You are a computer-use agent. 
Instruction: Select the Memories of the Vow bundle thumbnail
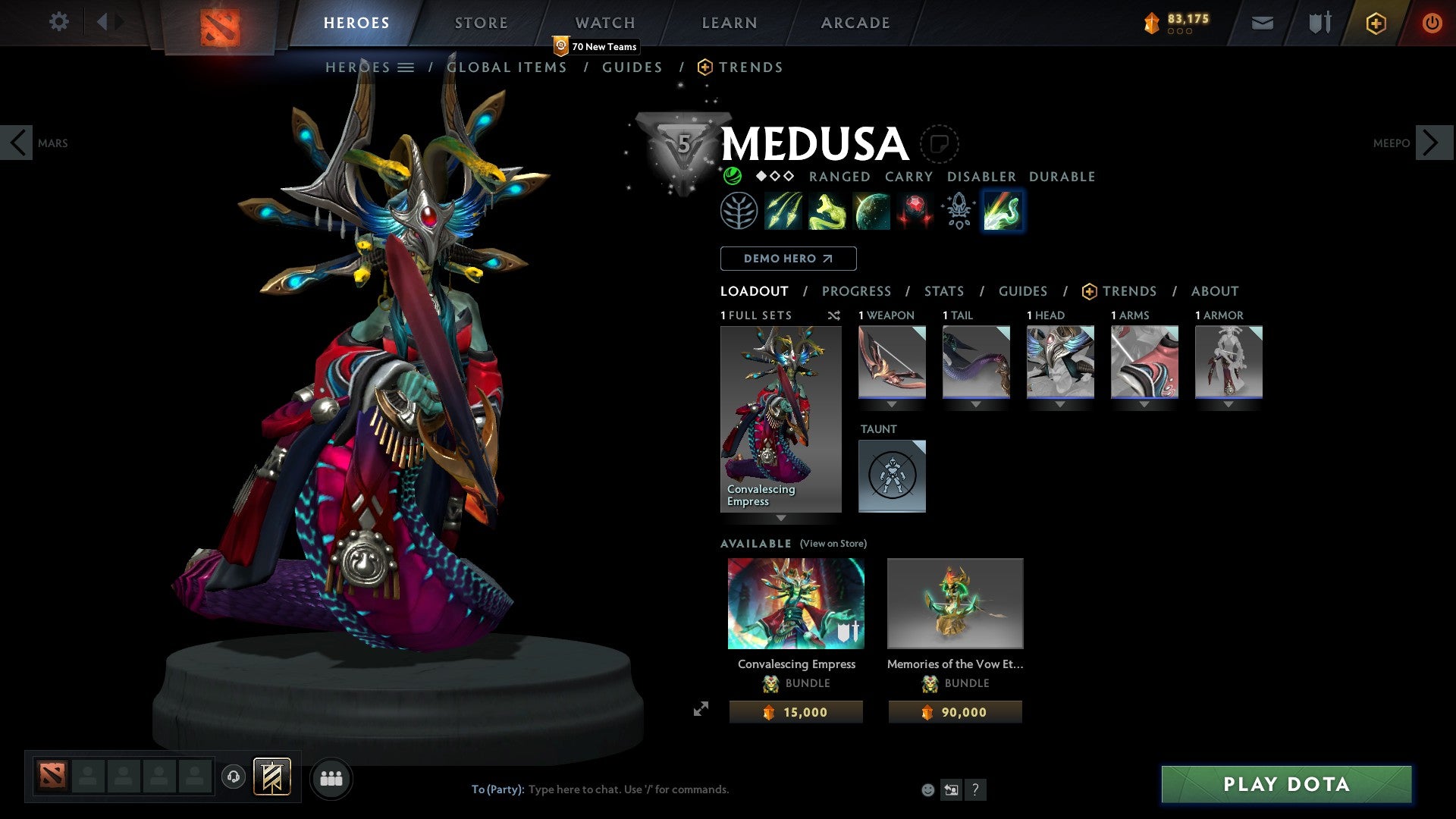(x=955, y=604)
